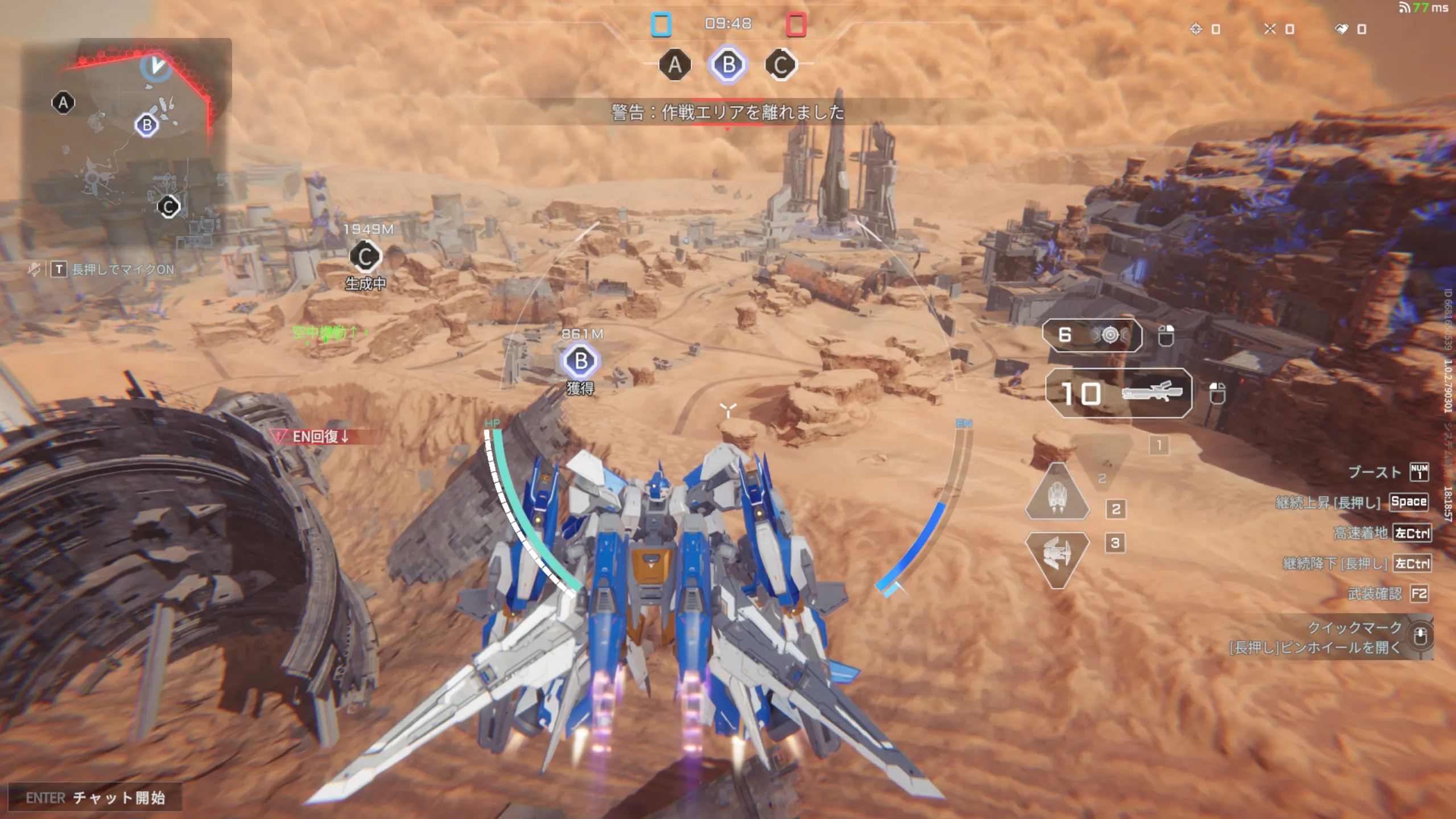This screenshot has width=1456, height=819.
Task: Toggle the microphone voice chat icon
Action: pos(34,269)
